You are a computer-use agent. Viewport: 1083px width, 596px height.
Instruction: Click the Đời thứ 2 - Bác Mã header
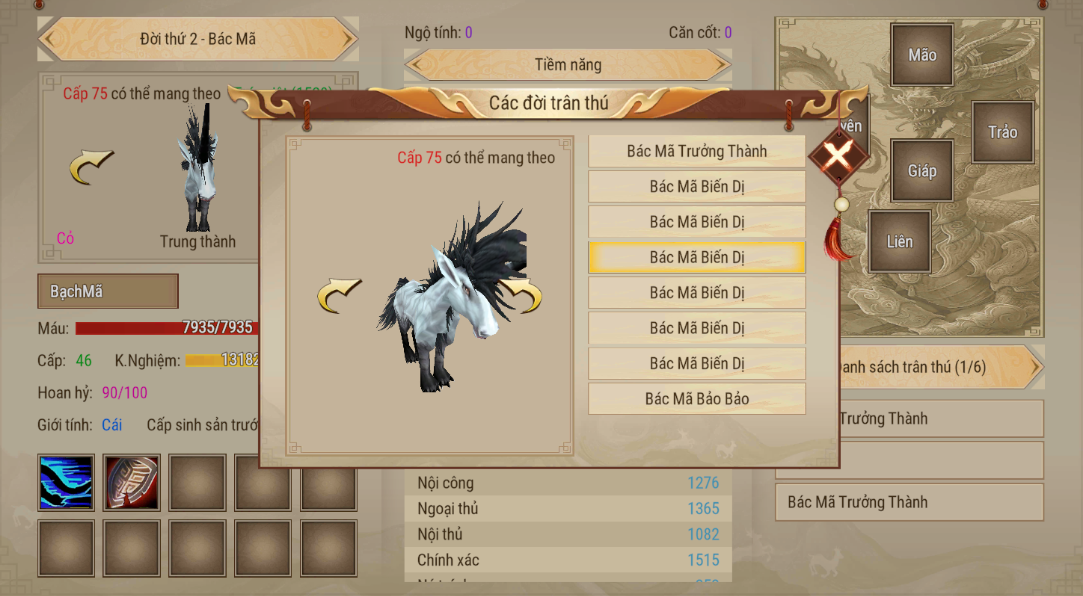(x=198, y=39)
